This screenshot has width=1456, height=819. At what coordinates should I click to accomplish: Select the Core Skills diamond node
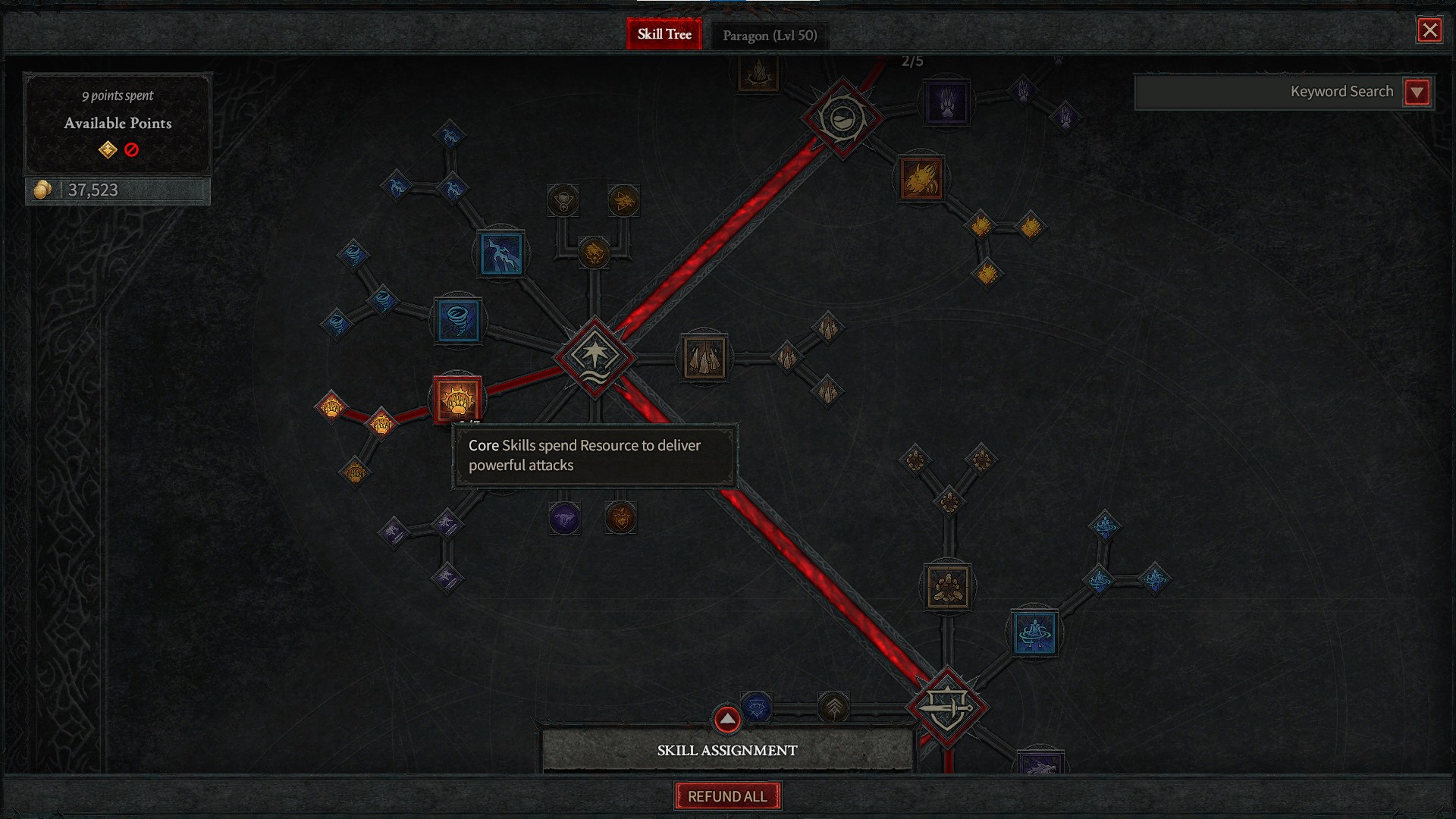(x=595, y=355)
